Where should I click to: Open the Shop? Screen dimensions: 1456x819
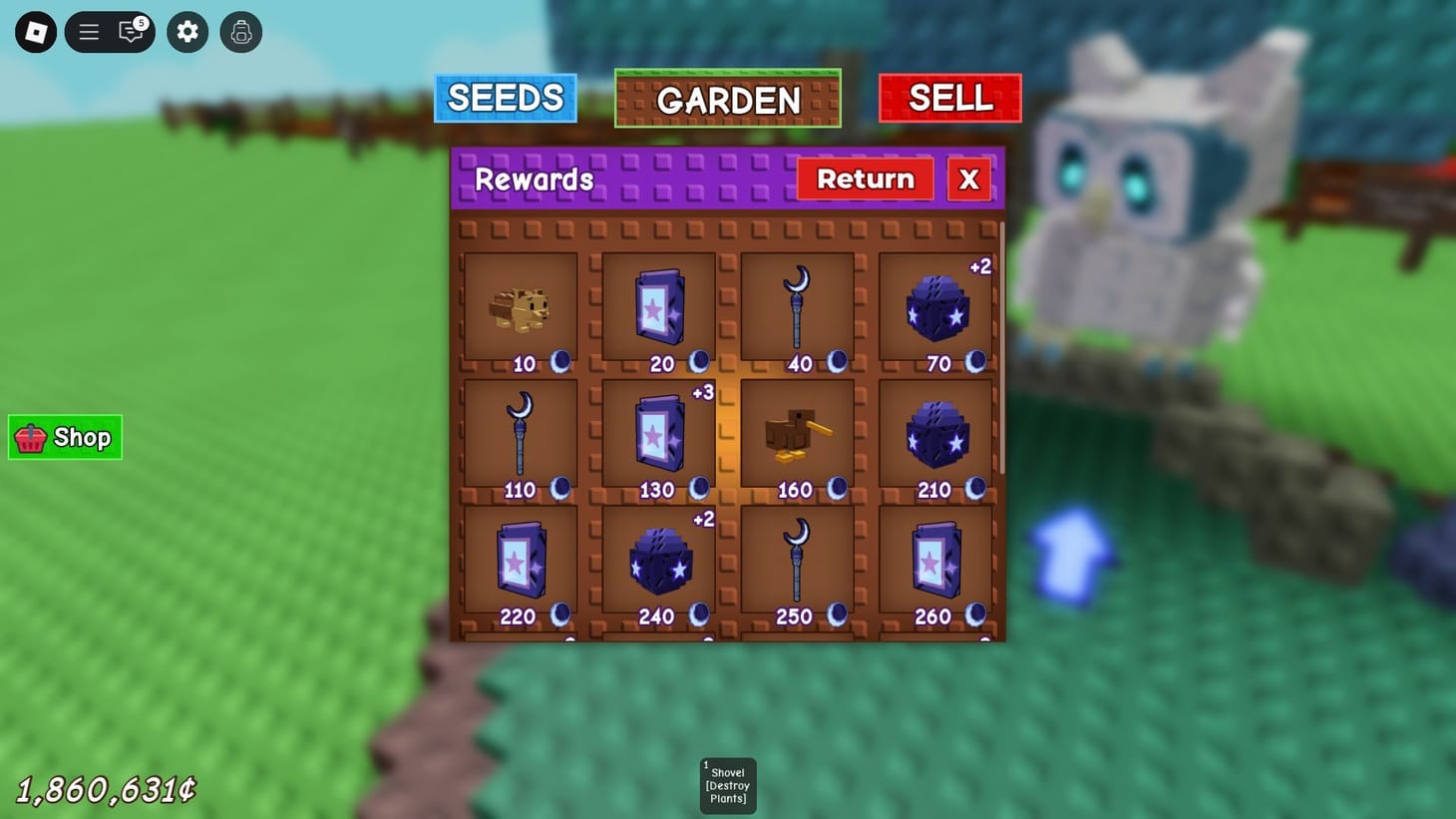64,437
